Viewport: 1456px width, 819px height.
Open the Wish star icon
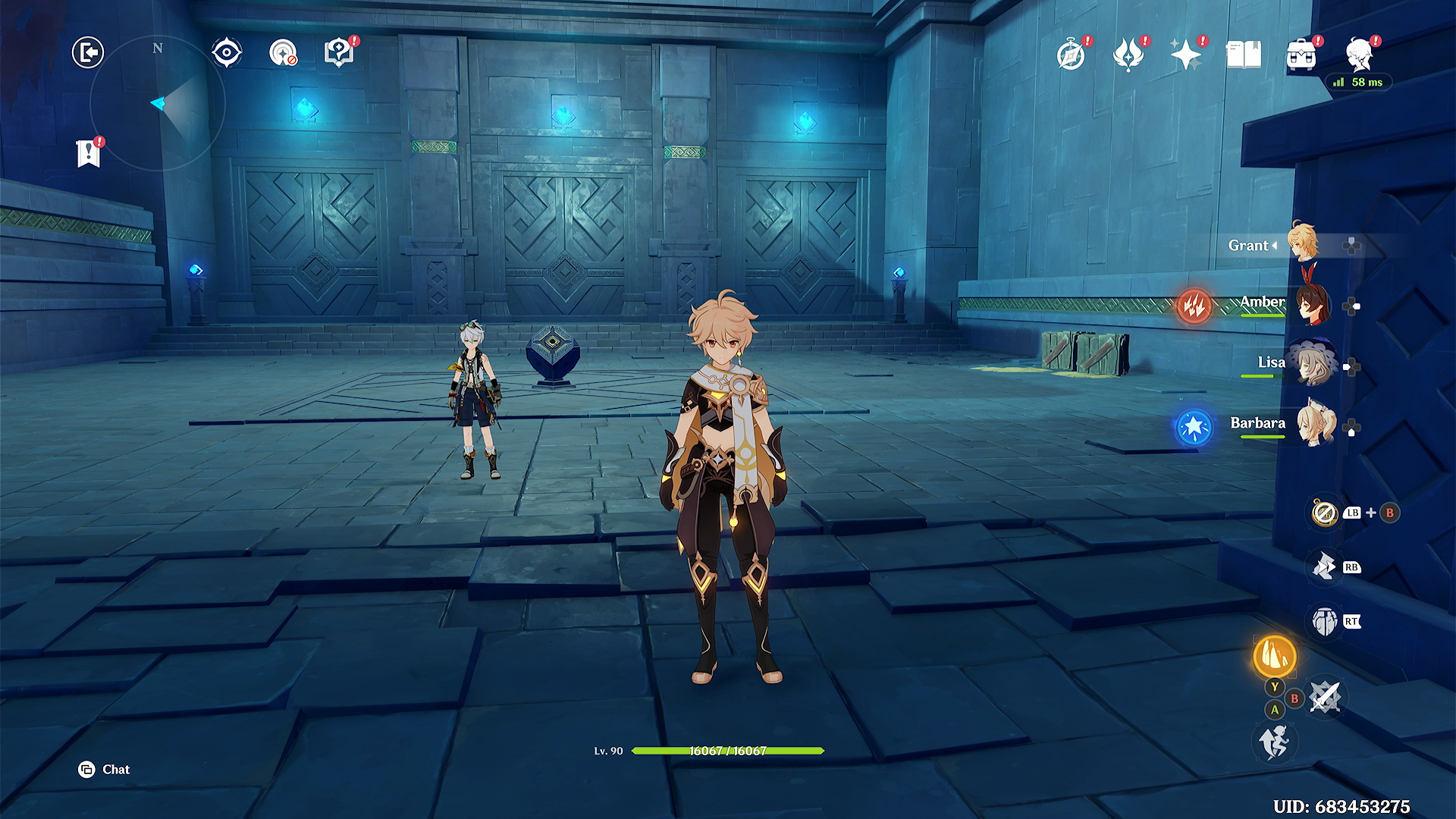click(1185, 55)
